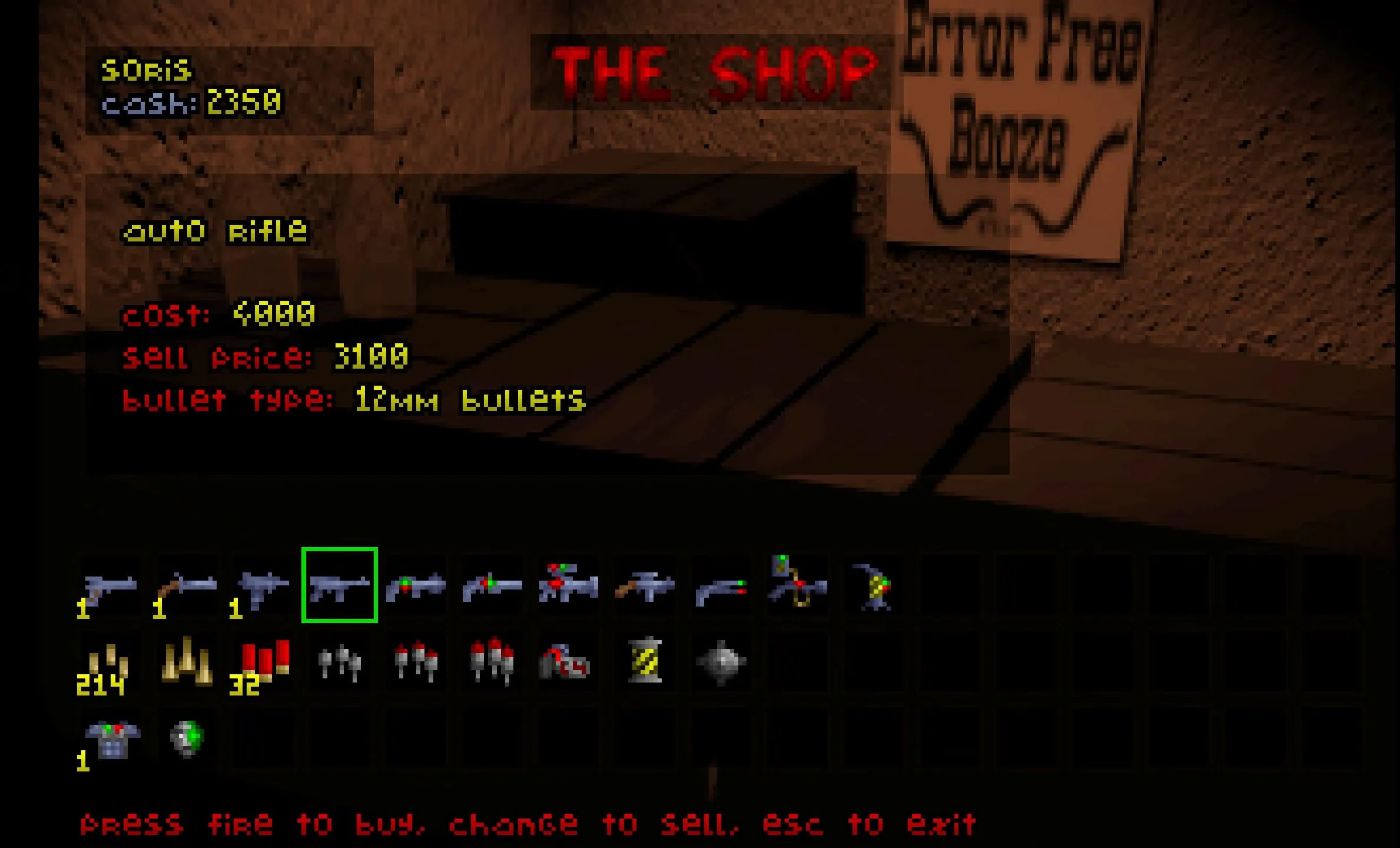Viewport: 1400px width, 848px height.
Task: Pick the C4 explosives pack slot
Action: point(563,662)
